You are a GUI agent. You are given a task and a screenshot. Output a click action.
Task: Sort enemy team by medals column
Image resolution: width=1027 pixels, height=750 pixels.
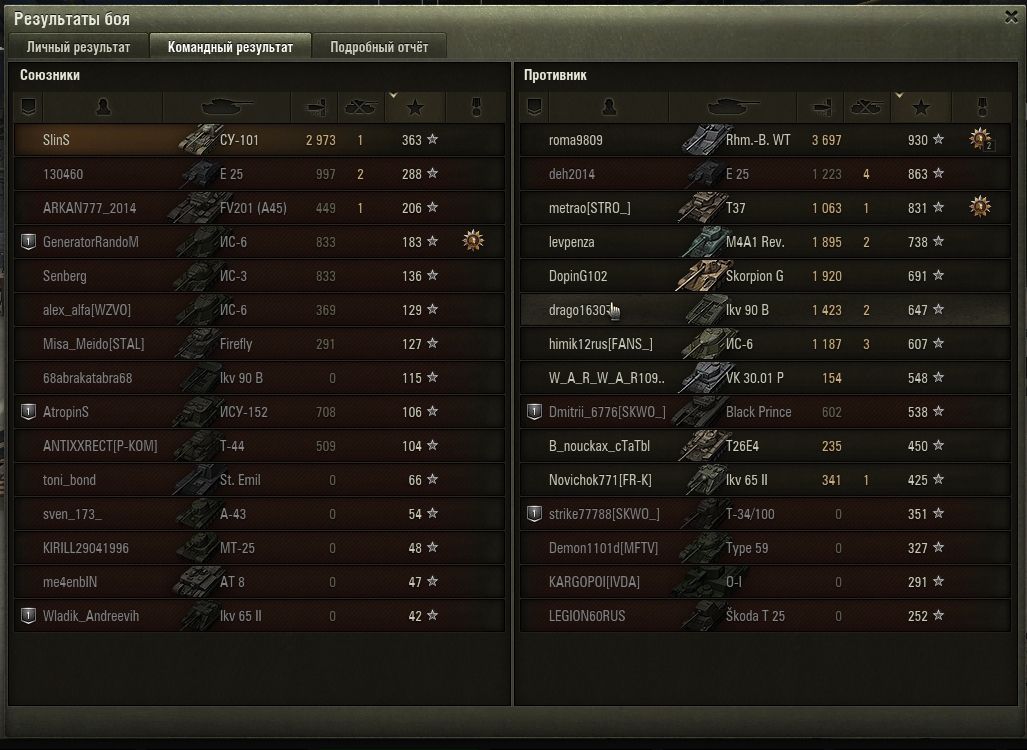(980, 107)
